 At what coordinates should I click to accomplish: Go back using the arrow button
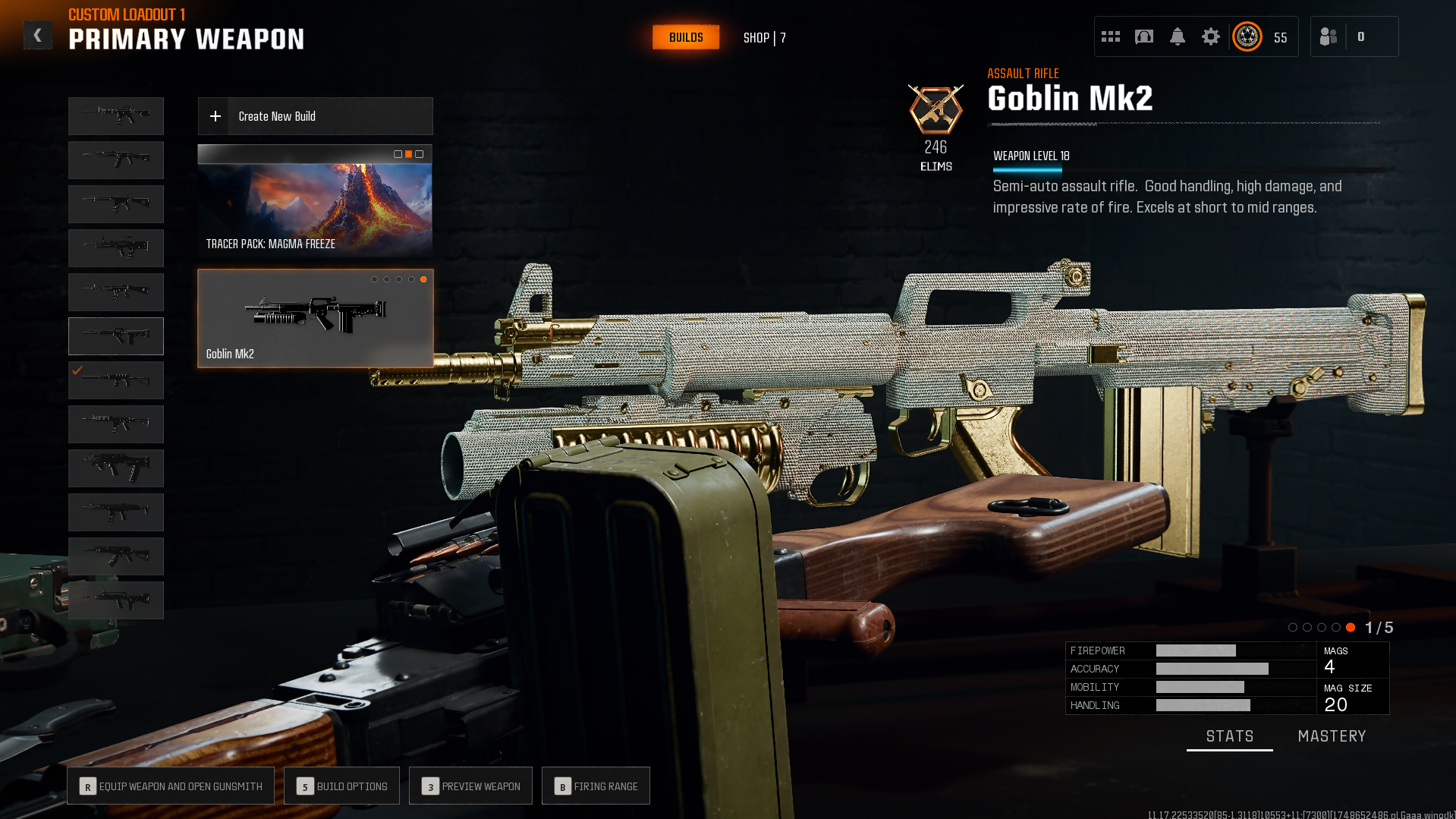[x=37, y=36]
